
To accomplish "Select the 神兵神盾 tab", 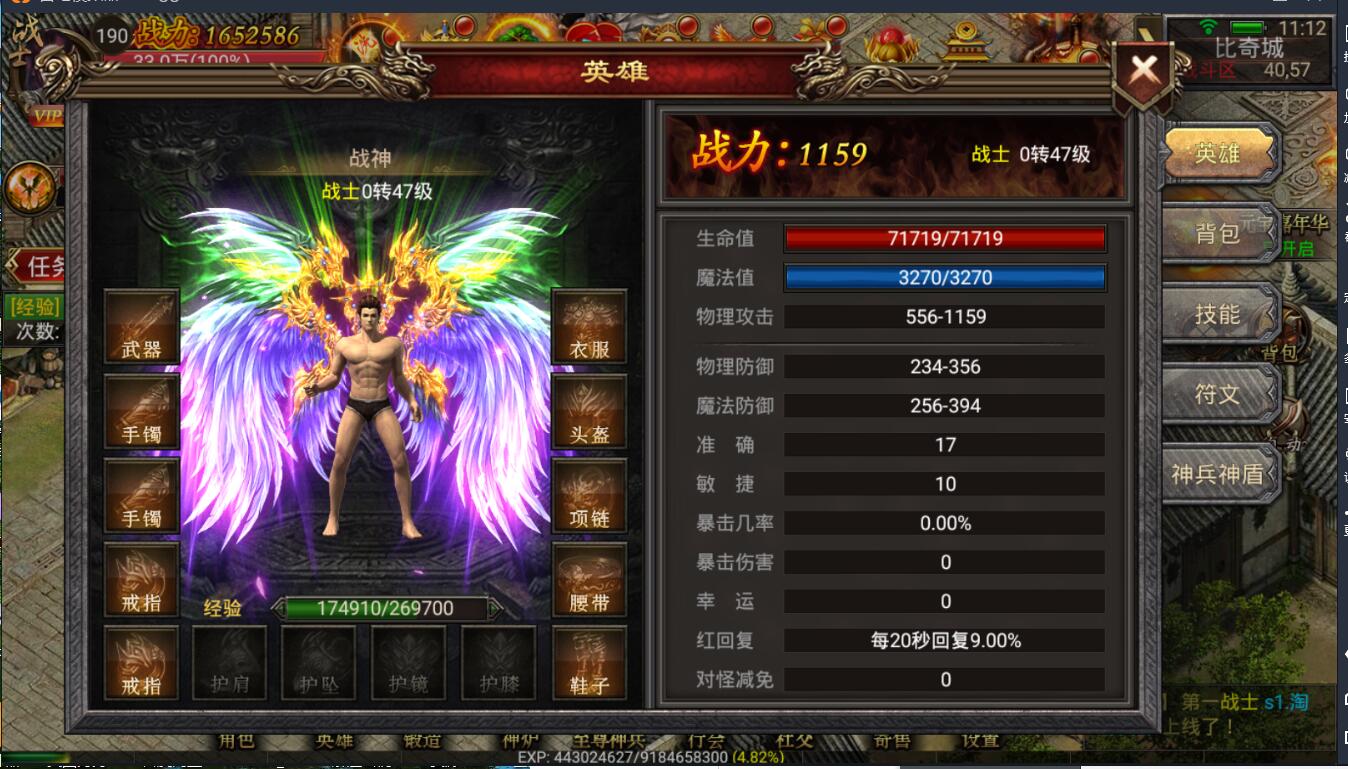I will 1218,474.
